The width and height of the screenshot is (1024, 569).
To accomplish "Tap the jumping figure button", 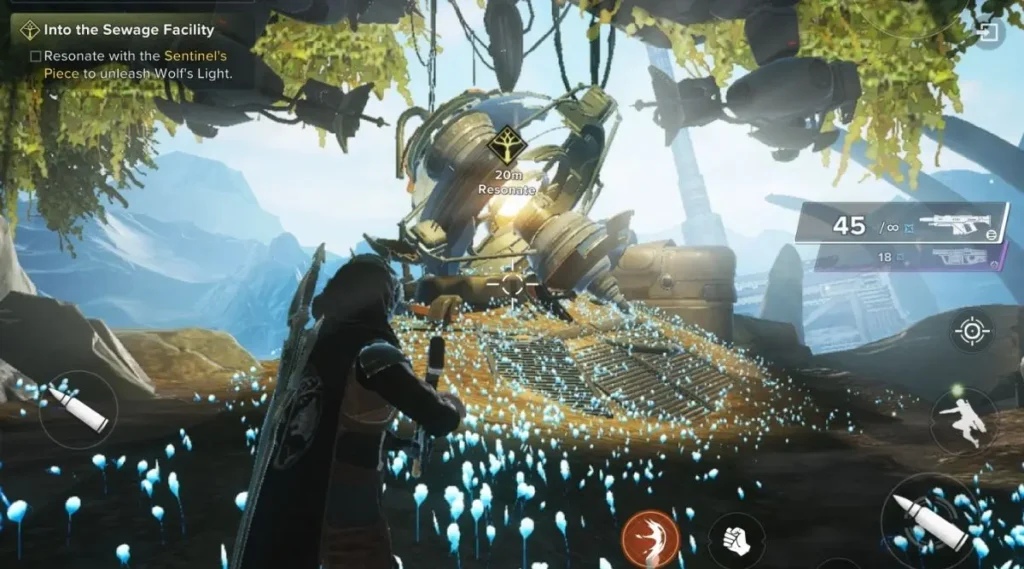I will pyautogui.click(x=964, y=420).
